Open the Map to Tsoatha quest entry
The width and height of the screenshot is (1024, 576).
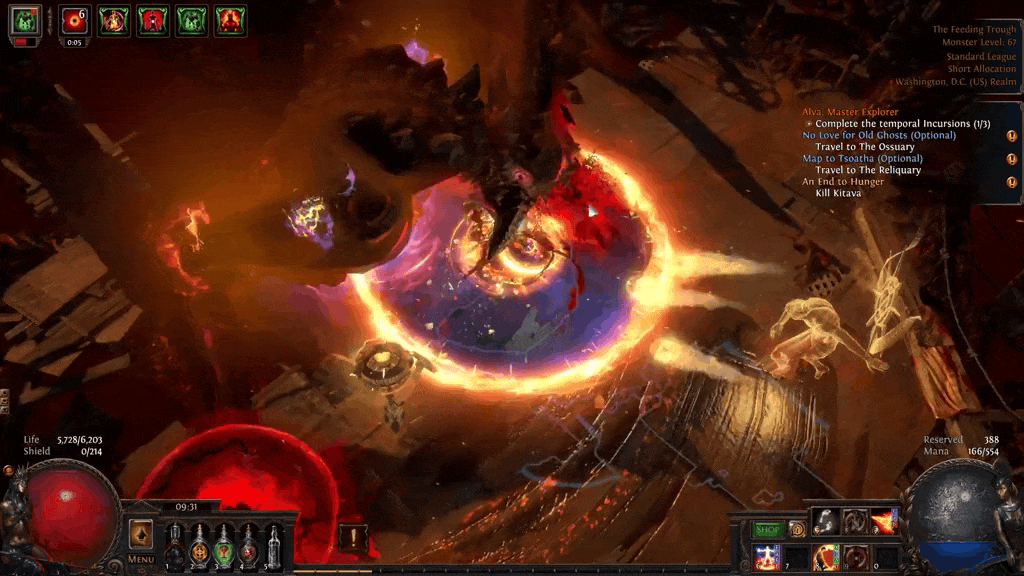(x=862, y=158)
